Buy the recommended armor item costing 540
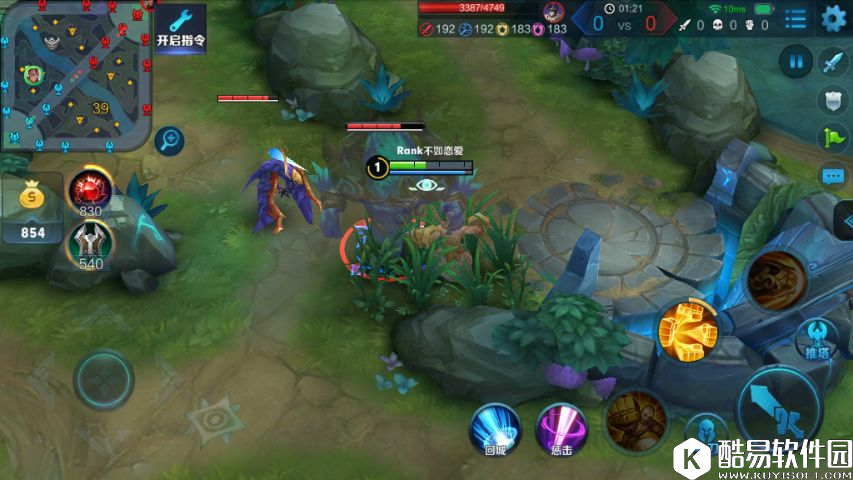The width and height of the screenshot is (853, 480). [x=88, y=242]
